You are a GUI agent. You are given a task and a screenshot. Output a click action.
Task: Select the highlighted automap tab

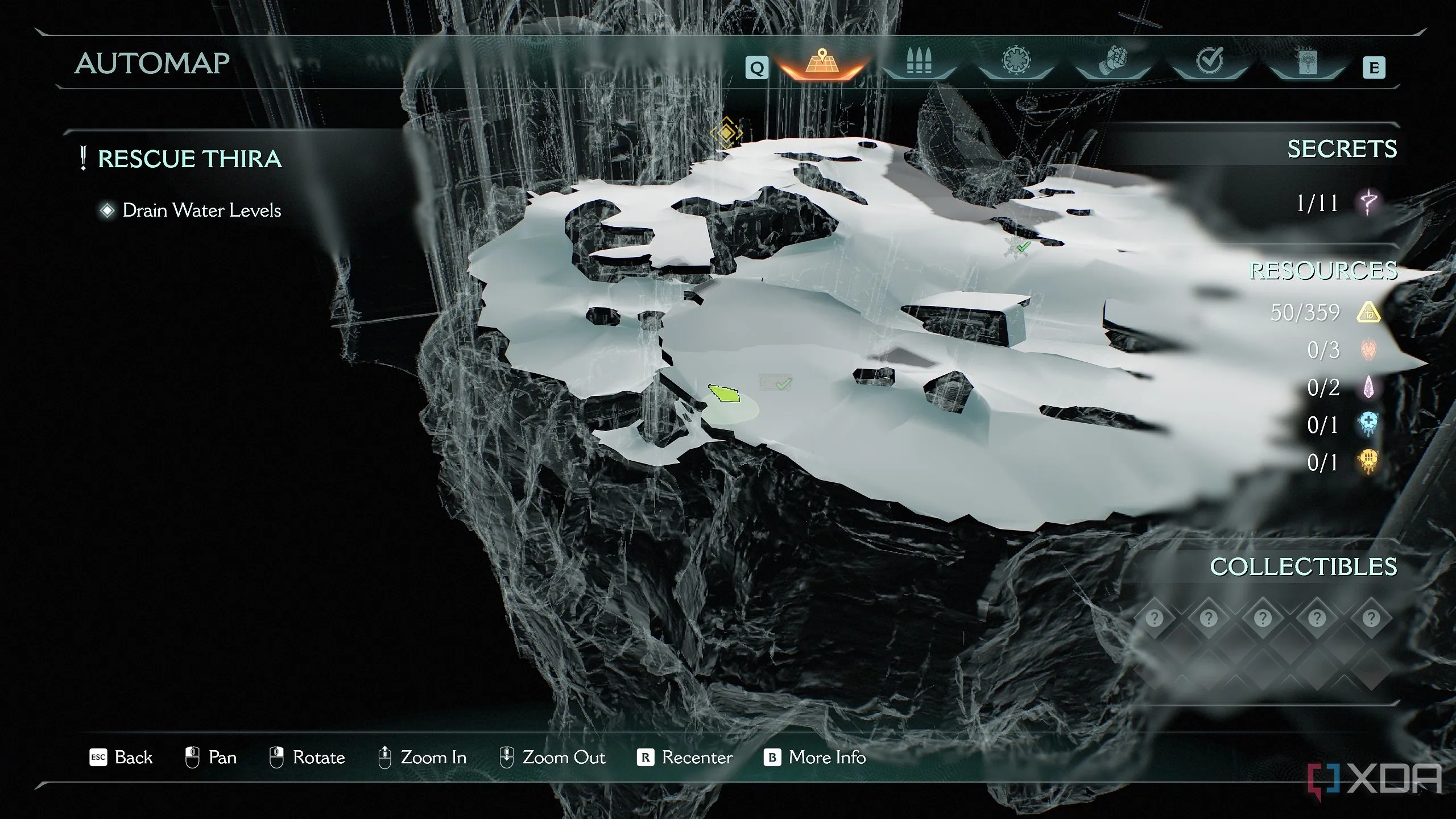(821, 63)
